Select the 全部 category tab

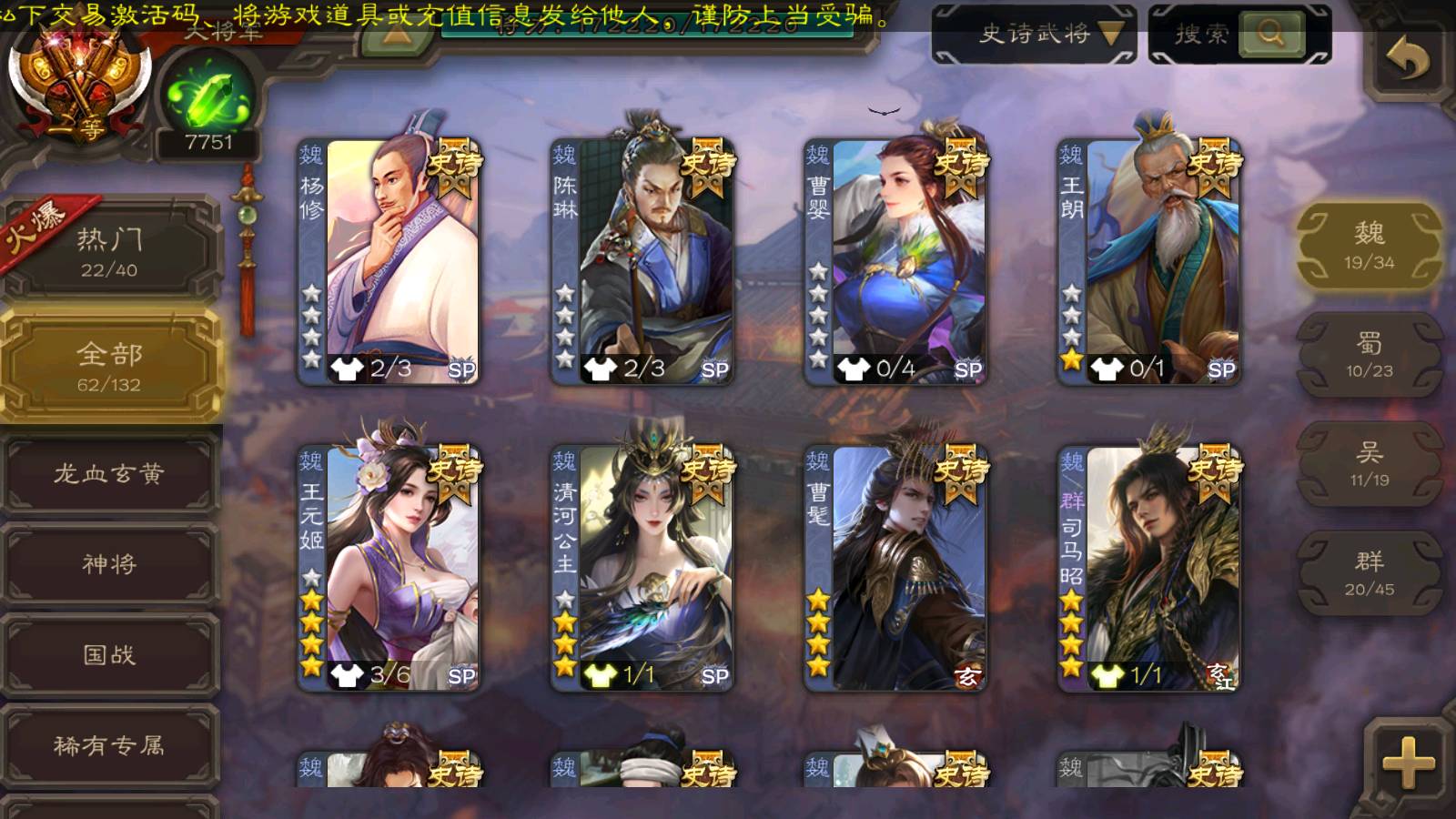pyautogui.click(x=109, y=366)
